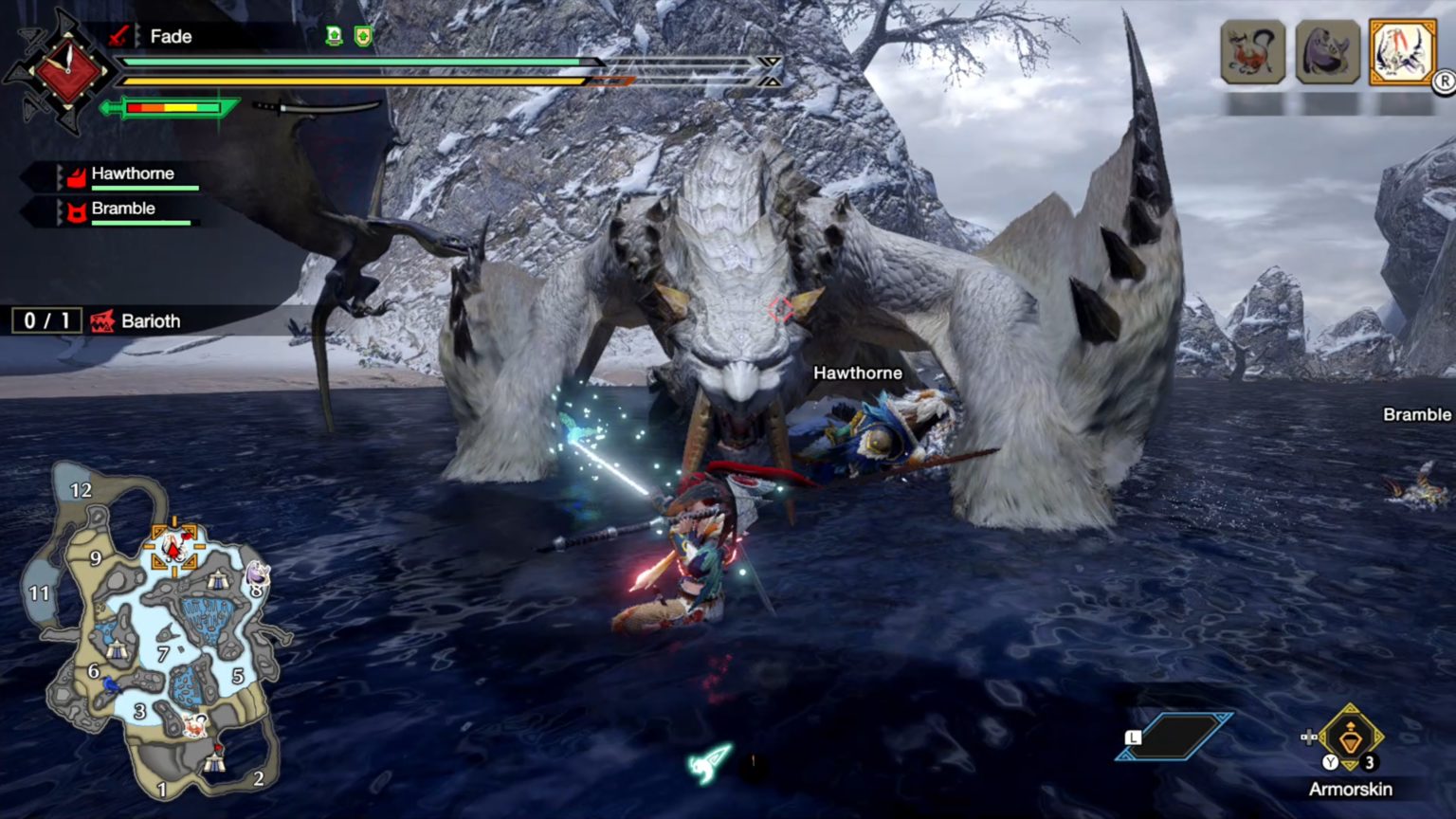
Task: Click the Hawthorne nameplate over the monster
Action: tap(858, 373)
